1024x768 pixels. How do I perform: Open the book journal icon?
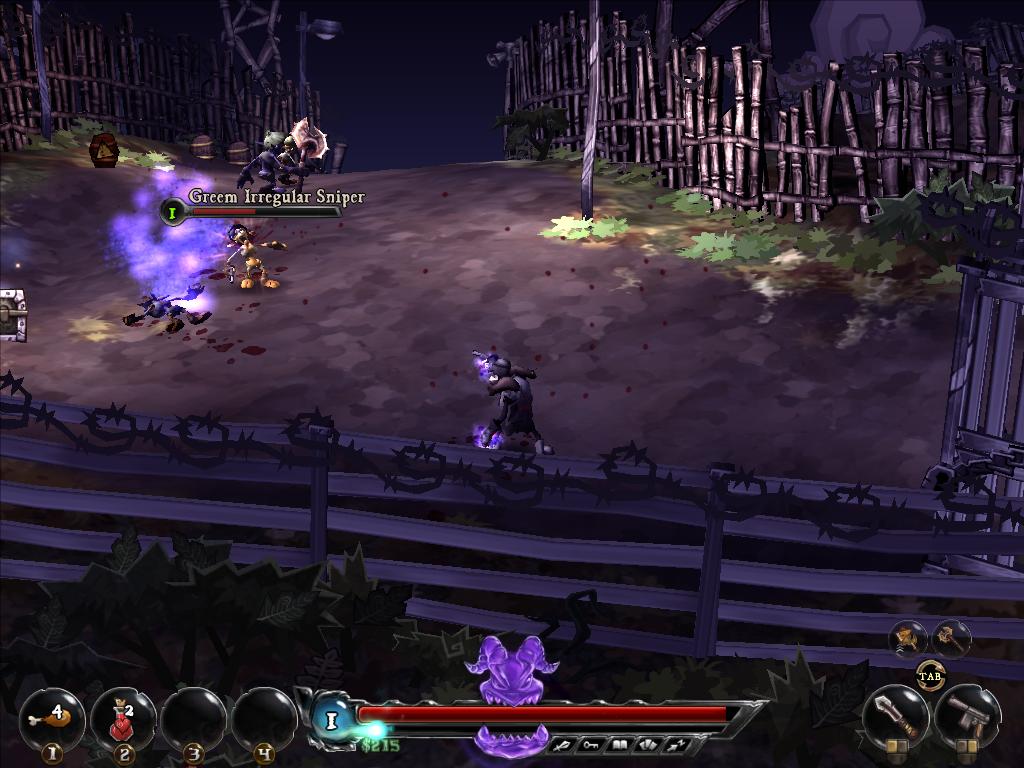pyautogui.click(x=619, y=744)
